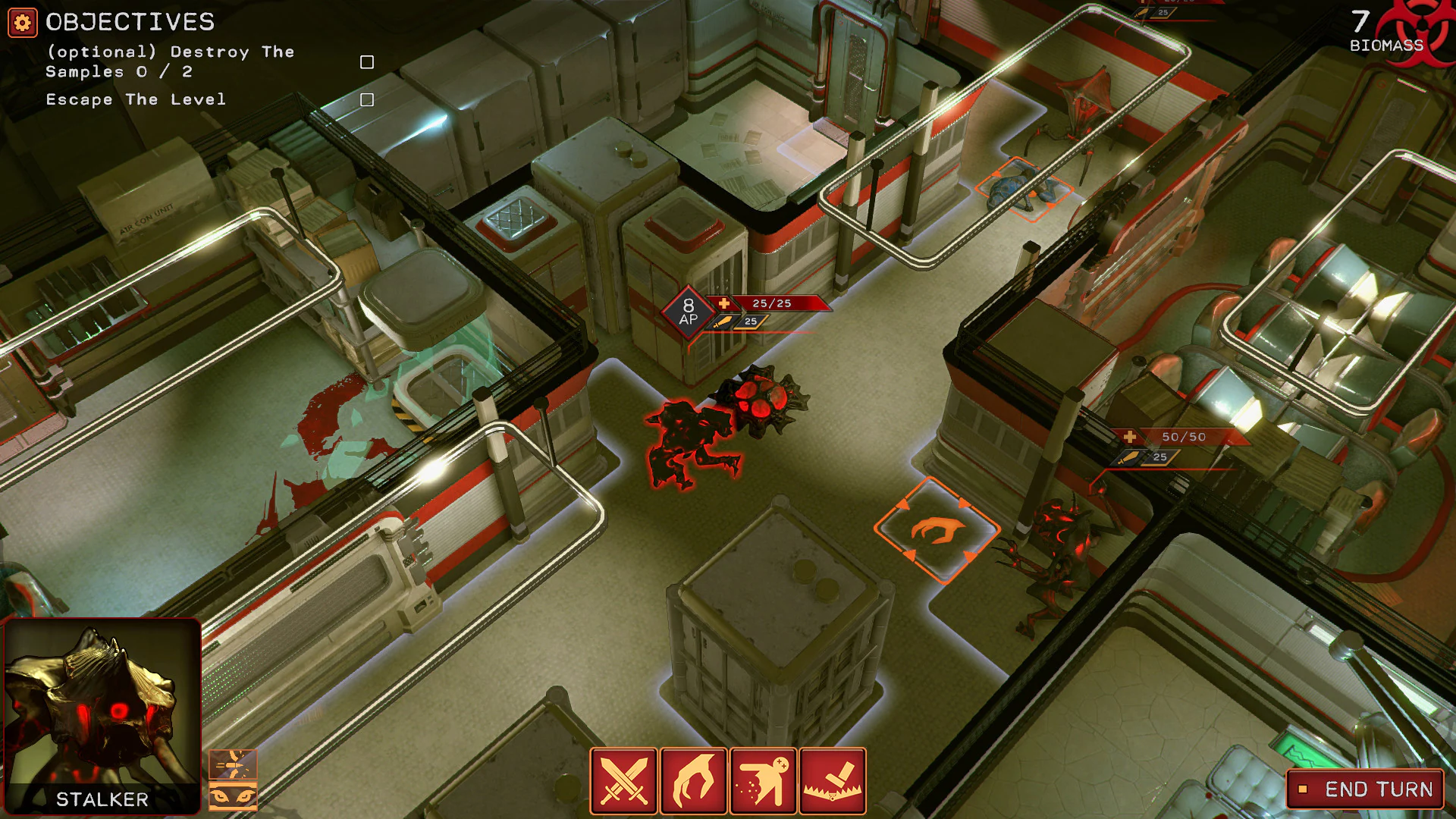
Task: Activate the claw swipe ability
Action: click(x=693, y=781)
